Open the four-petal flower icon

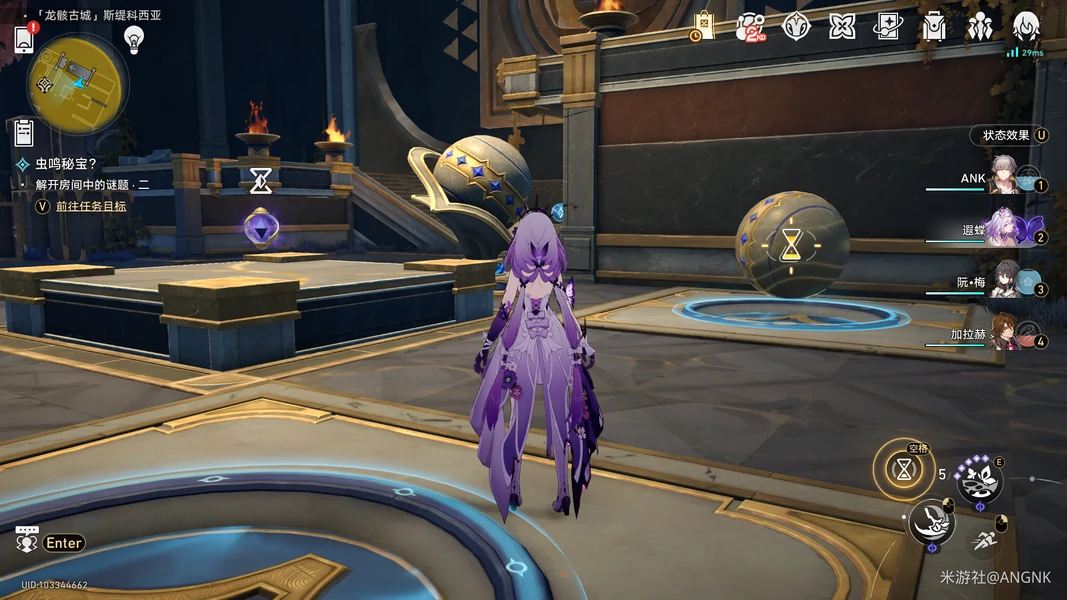[842, 27]
